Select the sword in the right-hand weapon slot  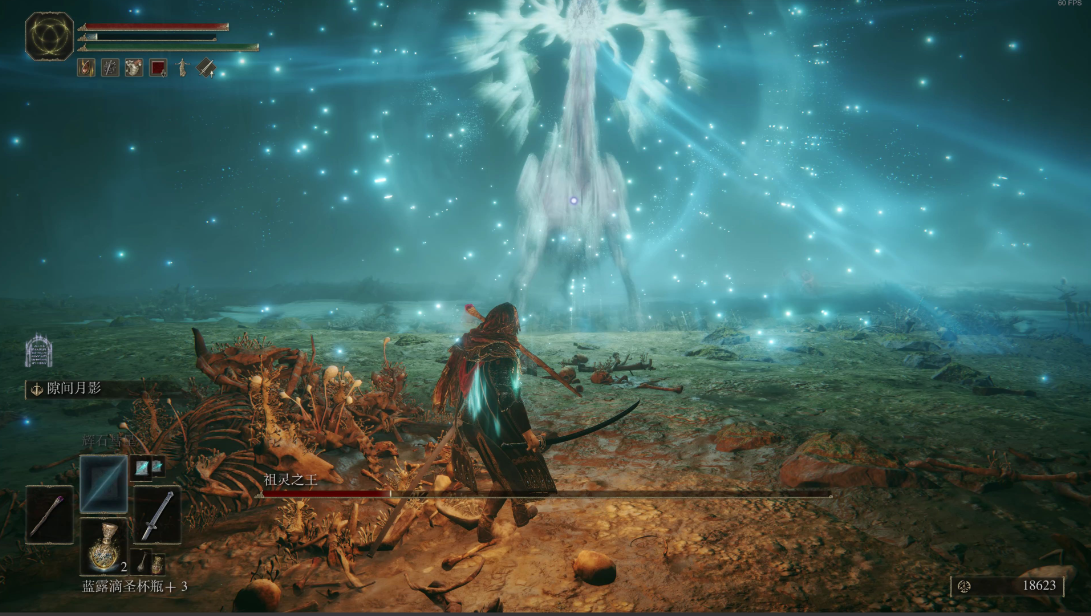click(157, 514)
